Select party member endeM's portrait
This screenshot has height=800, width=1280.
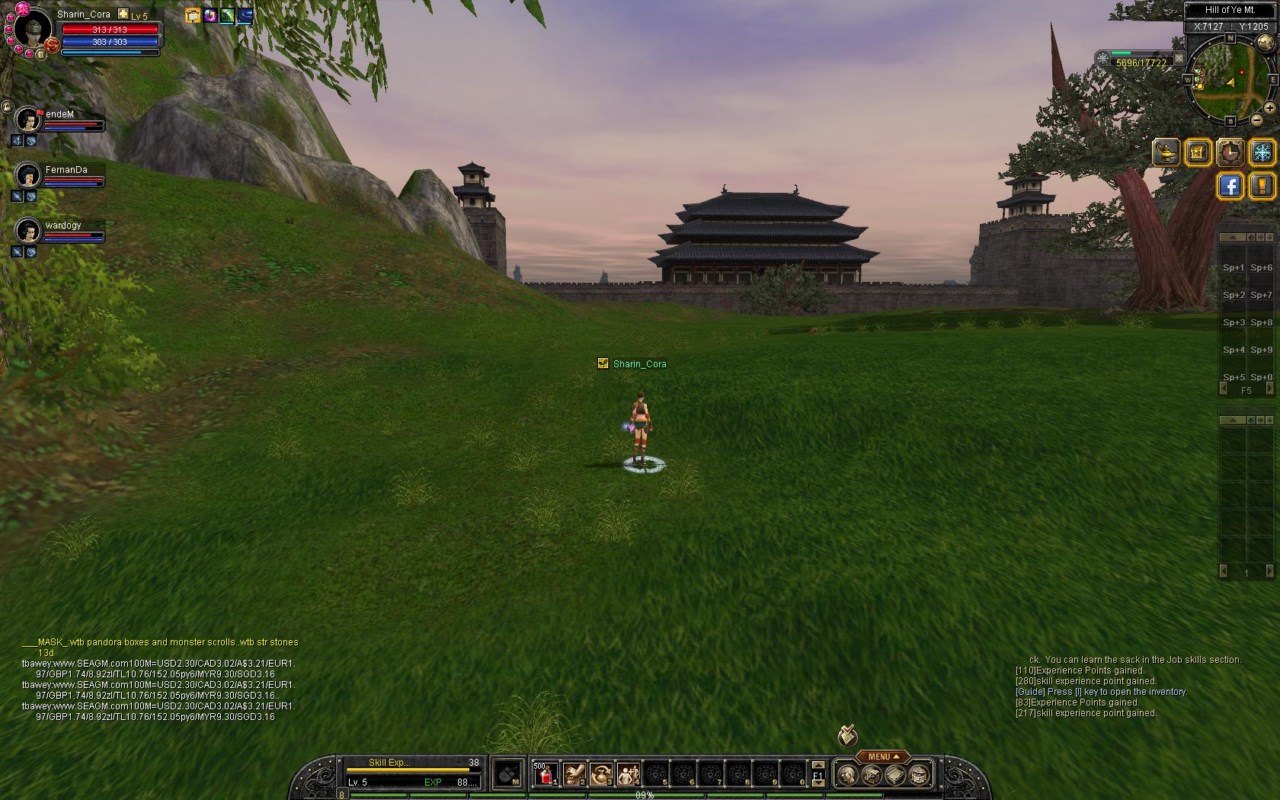click(28, 120)
